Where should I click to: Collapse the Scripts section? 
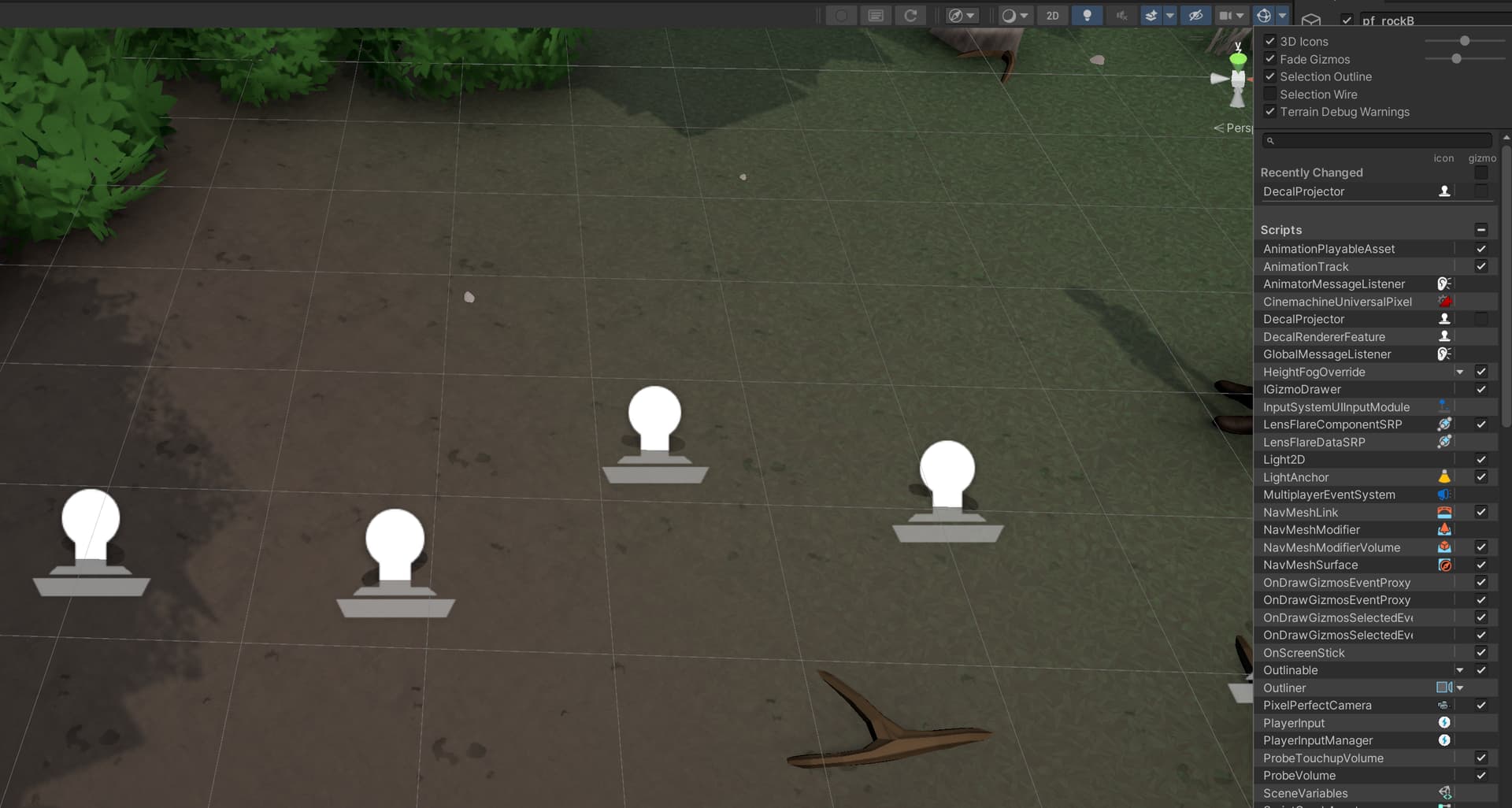pos(1481,229)
